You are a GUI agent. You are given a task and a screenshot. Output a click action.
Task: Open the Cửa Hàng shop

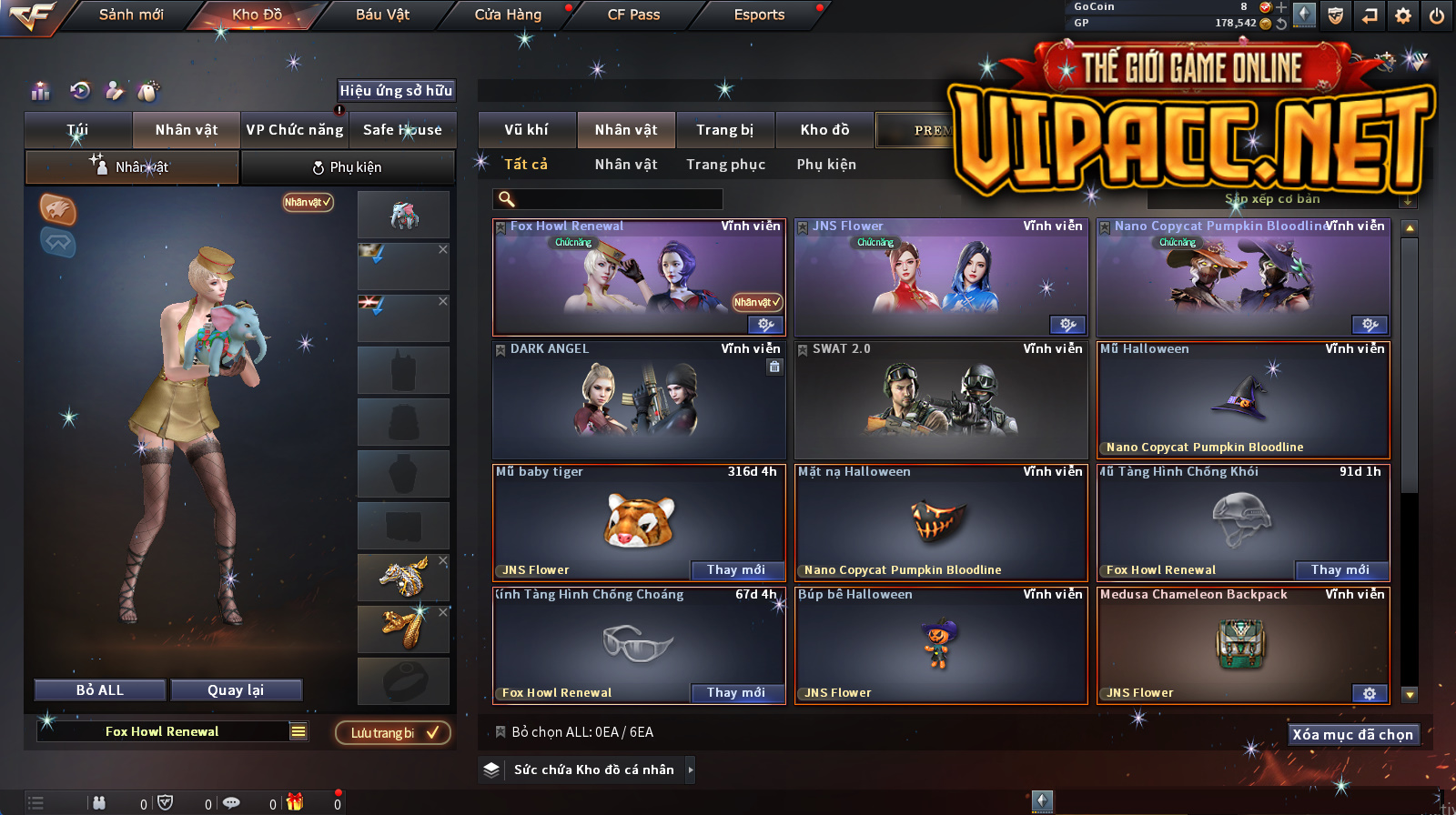508,15
